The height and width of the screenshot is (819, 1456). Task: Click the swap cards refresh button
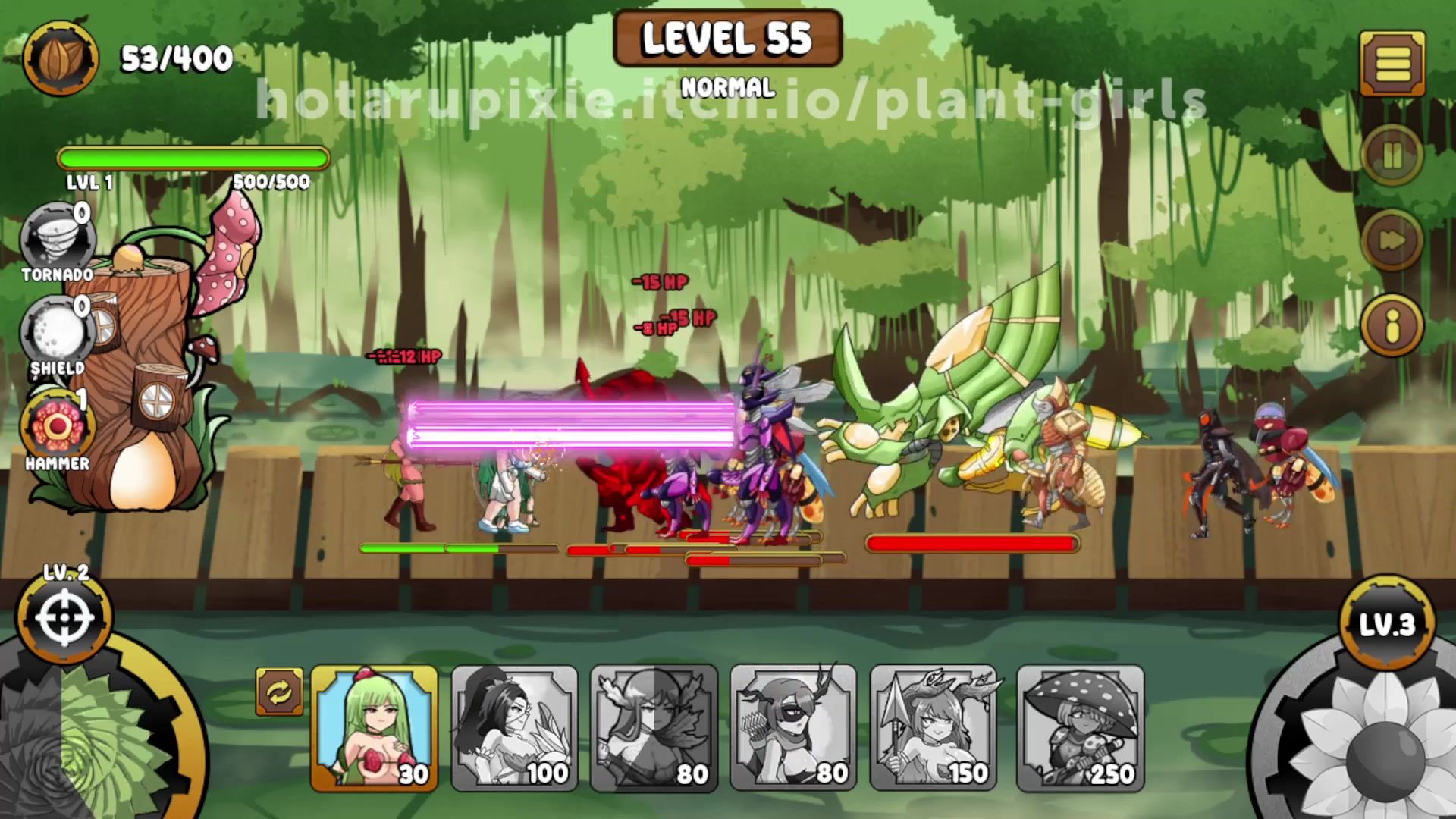[279, 692]
